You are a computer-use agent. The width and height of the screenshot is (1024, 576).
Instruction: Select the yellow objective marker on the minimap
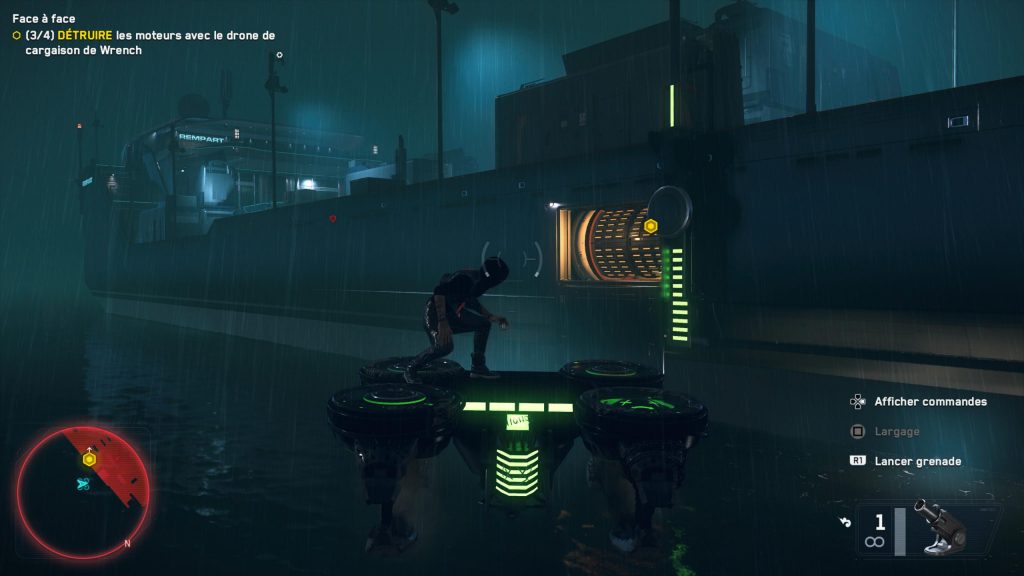pos(89,459)
